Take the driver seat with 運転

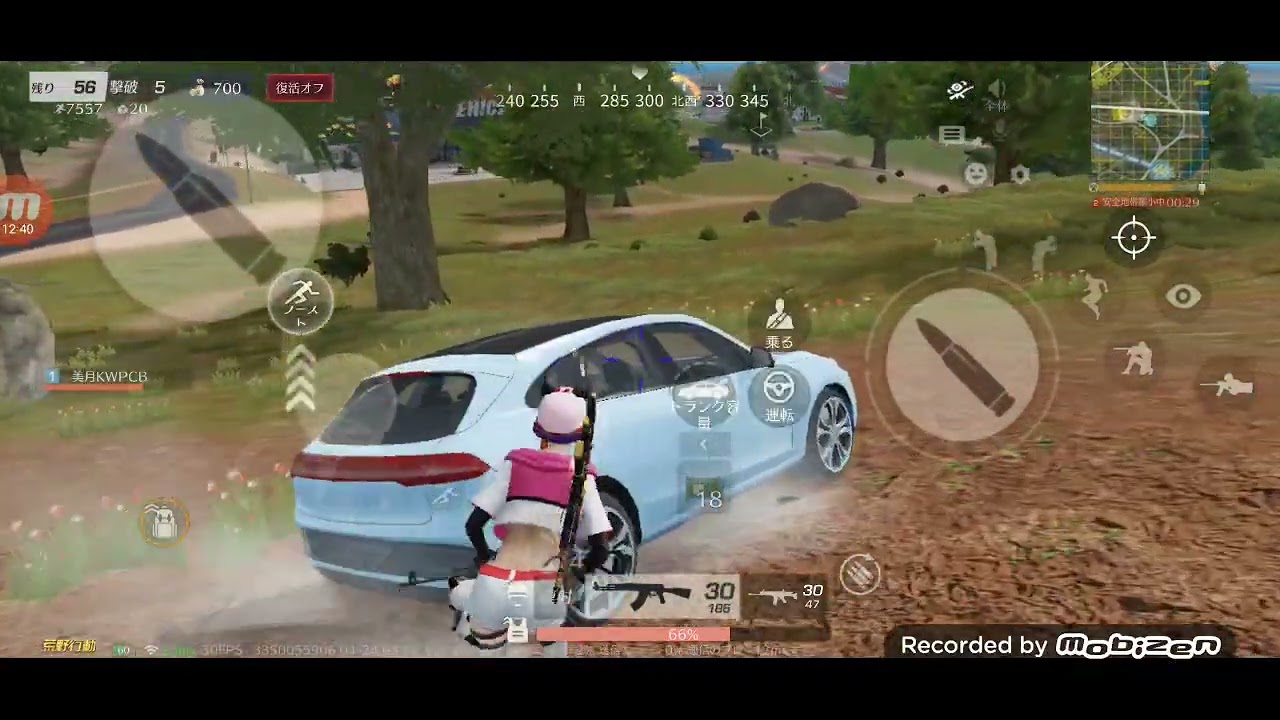779,397
